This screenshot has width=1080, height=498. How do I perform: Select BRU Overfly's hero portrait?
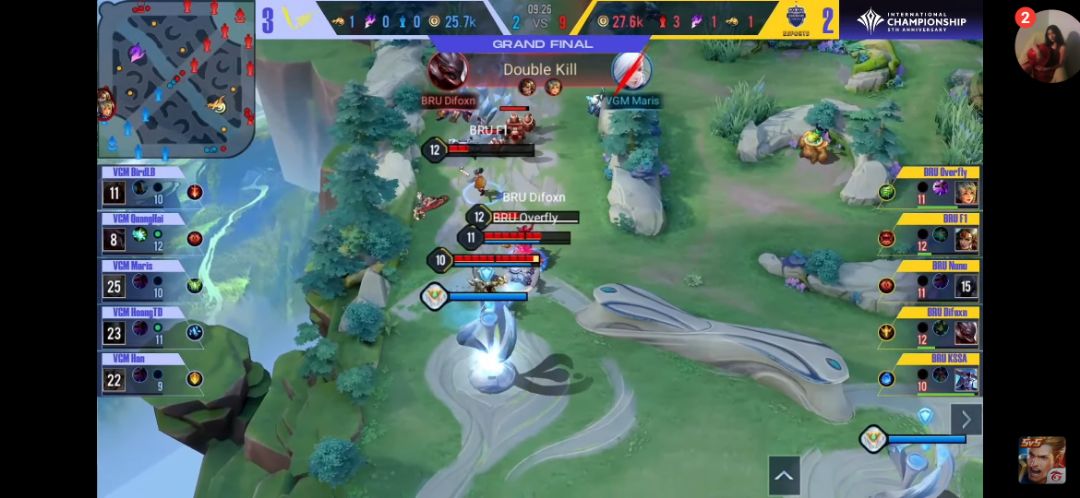(x=965, y=192)
